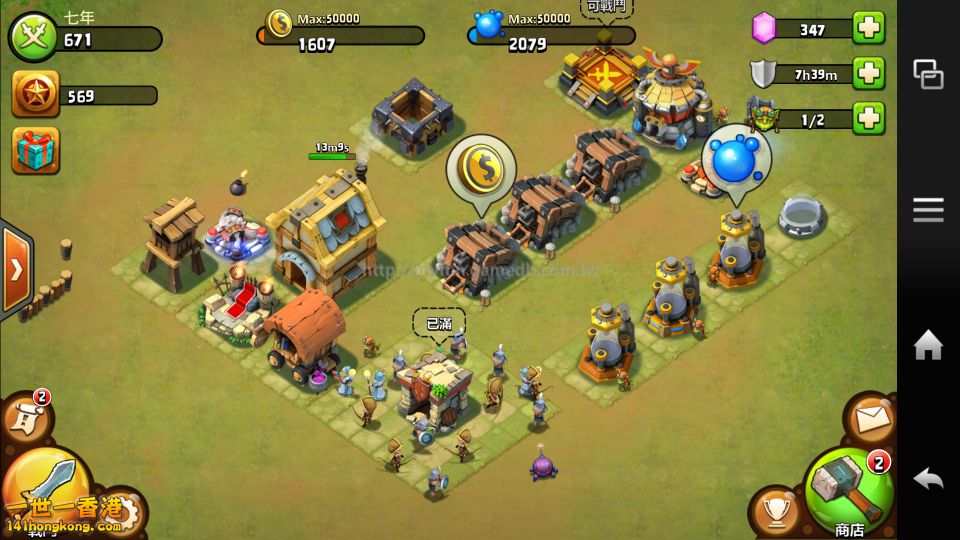The width and height of the screenshot is (960, 540).
Task: Add more pink gems with plus button
Action: 869,28
